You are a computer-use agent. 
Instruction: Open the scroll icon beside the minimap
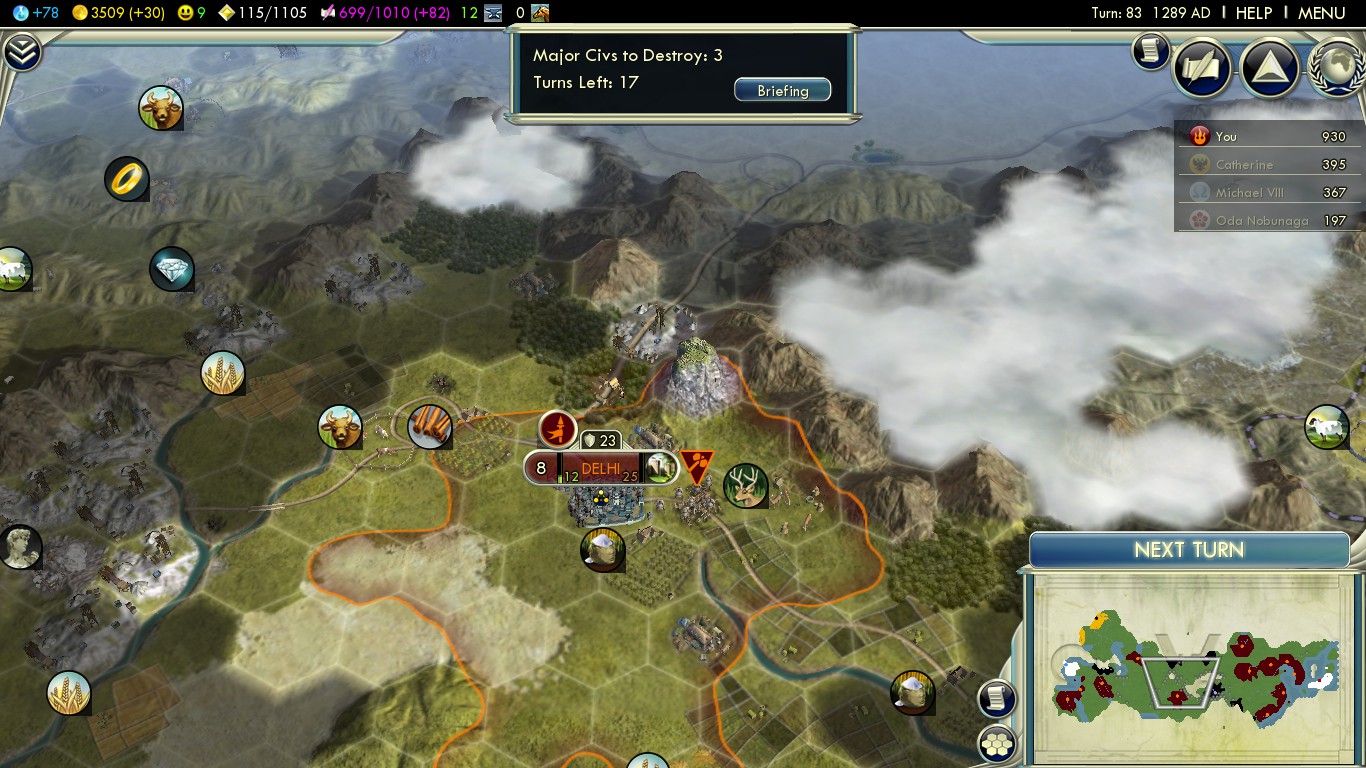tap(997, 698)
